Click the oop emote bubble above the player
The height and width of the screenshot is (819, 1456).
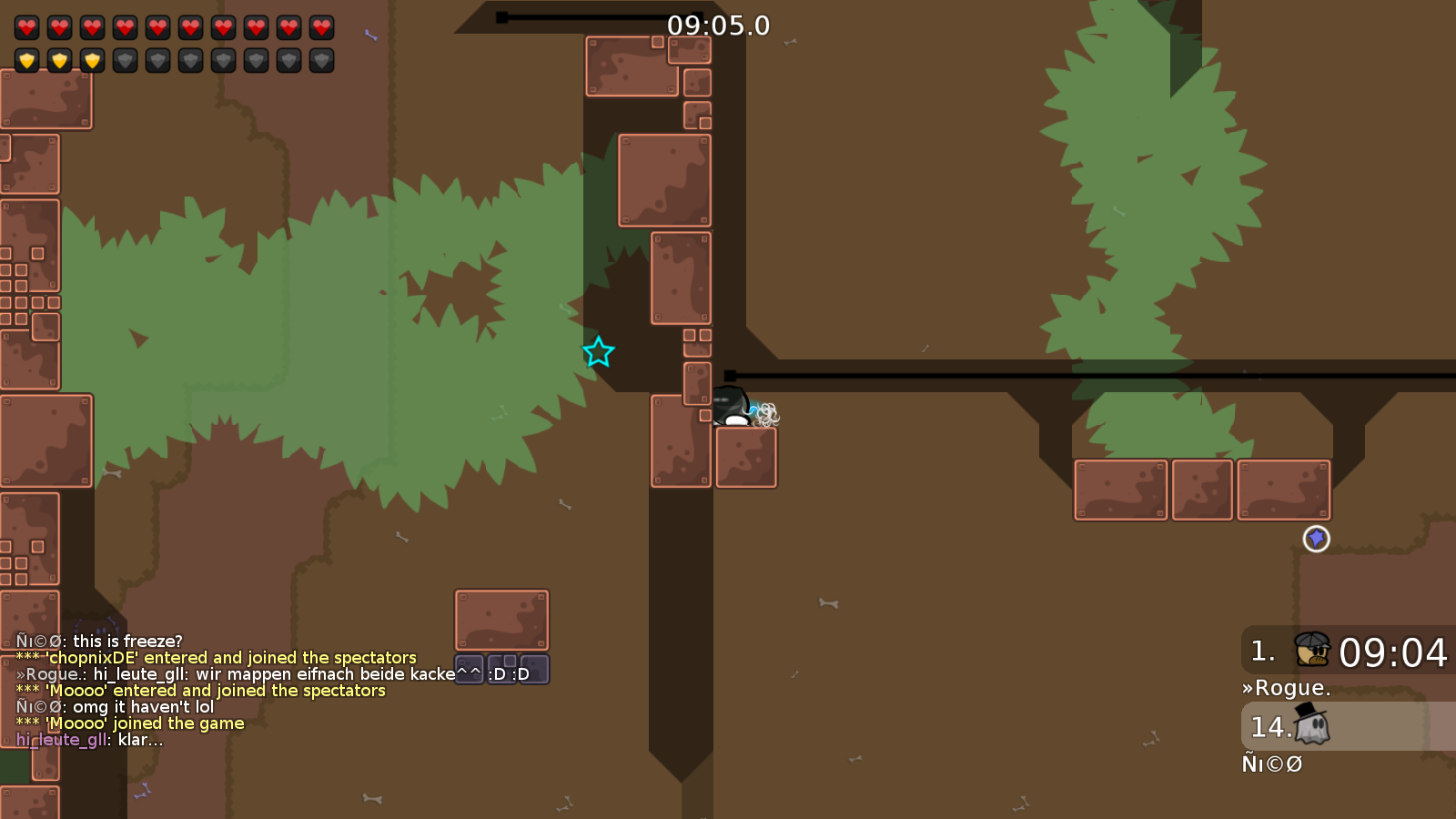(767, 412)
